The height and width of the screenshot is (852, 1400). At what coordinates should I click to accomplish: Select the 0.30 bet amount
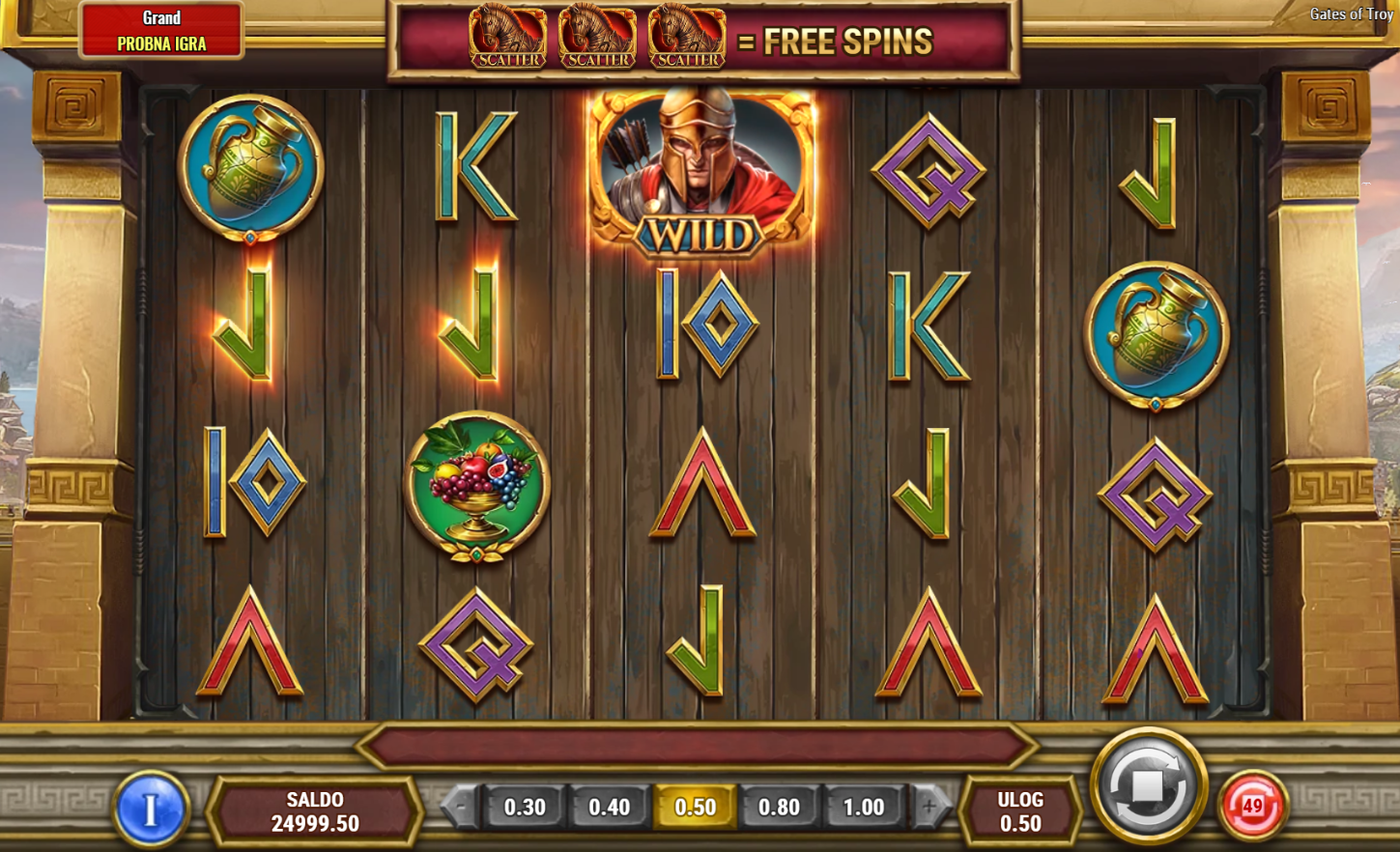pos(525,807)
